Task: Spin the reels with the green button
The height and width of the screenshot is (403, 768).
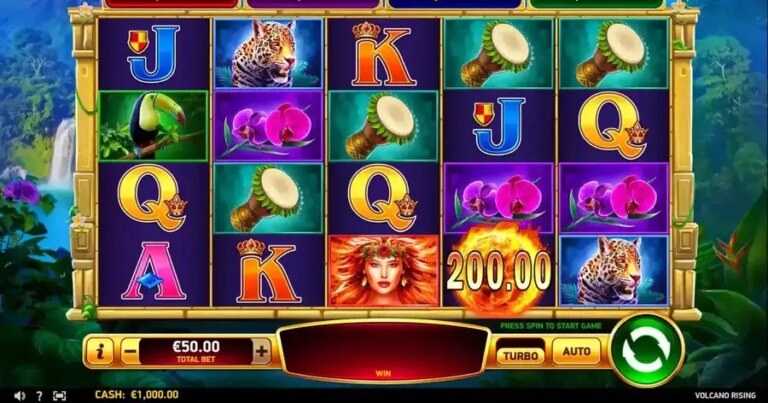Action: coord(646,350)
